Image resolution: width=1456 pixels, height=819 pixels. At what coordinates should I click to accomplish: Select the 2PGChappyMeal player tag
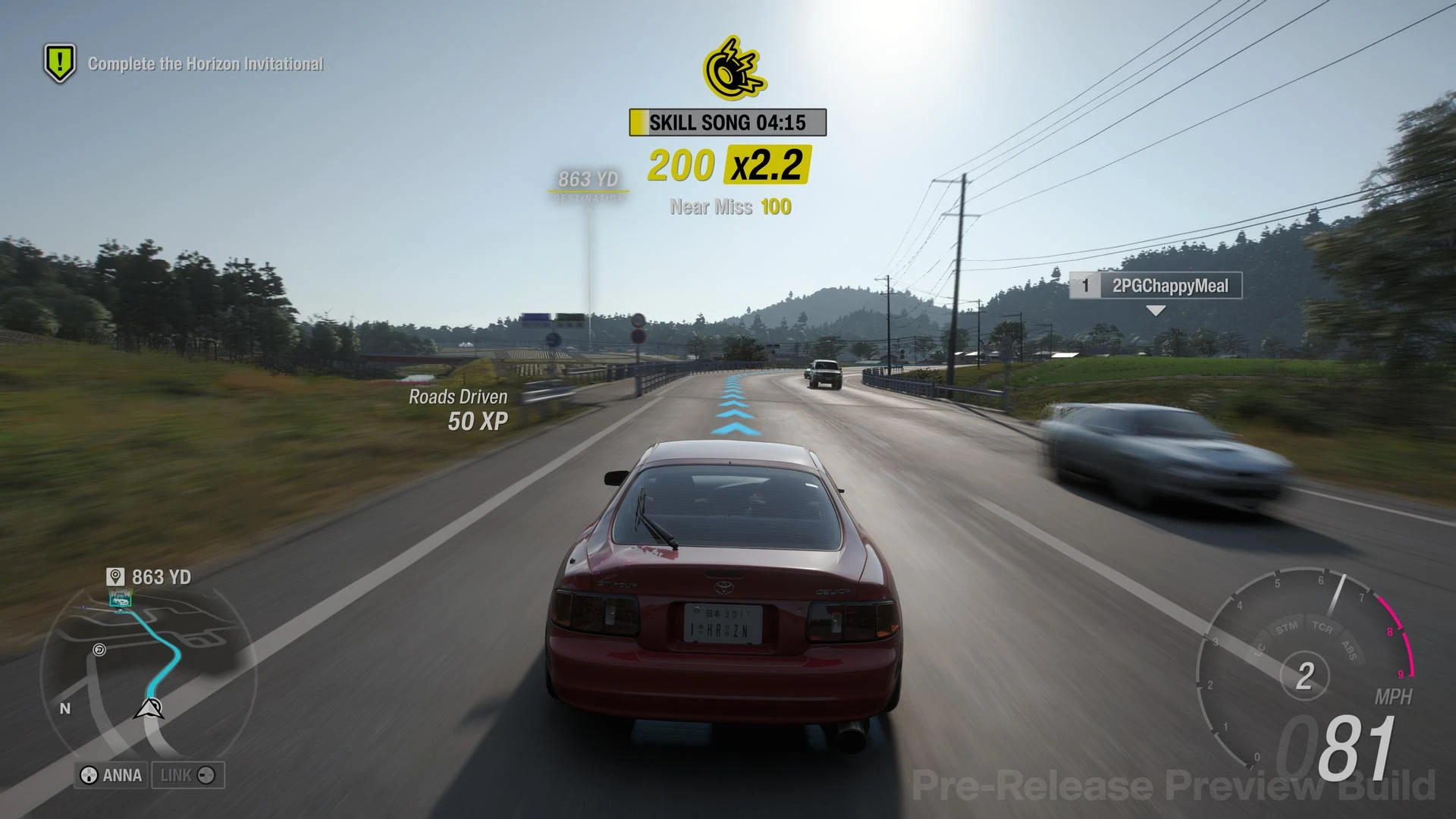1155,286
